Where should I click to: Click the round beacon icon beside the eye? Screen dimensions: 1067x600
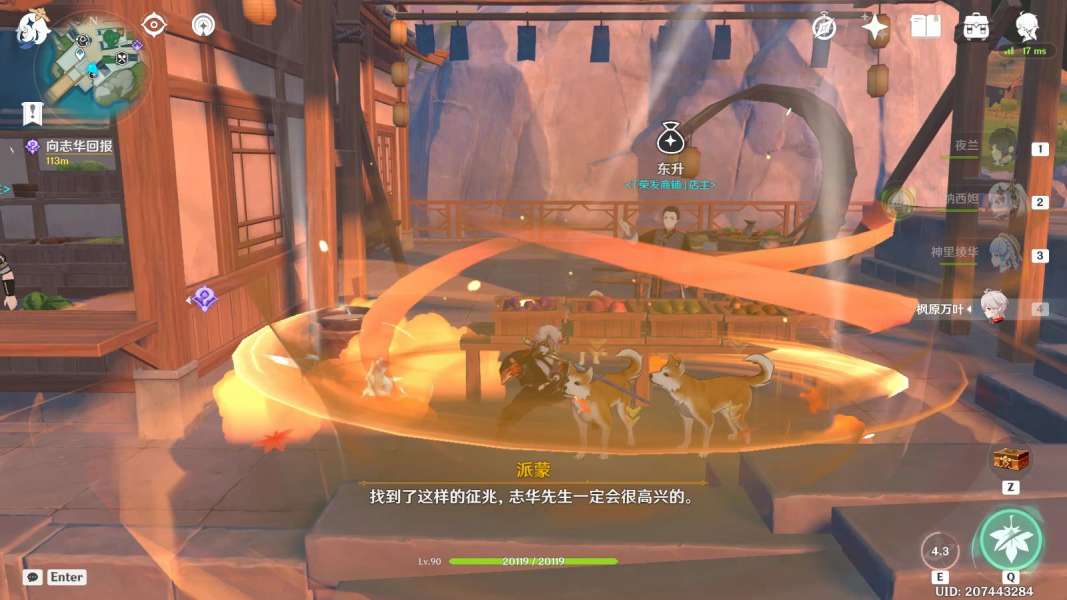coord(203,24)
